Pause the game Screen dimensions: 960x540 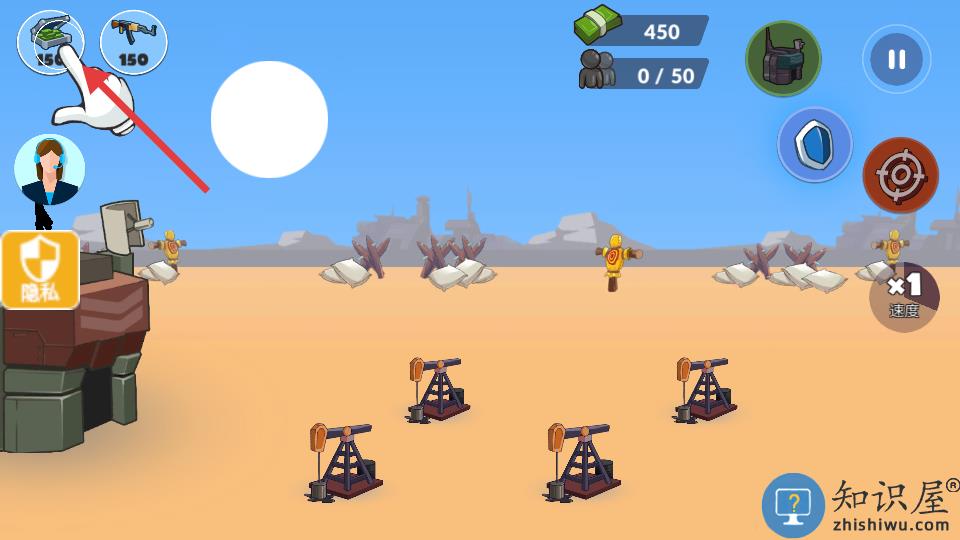click(x=896, y=59)
